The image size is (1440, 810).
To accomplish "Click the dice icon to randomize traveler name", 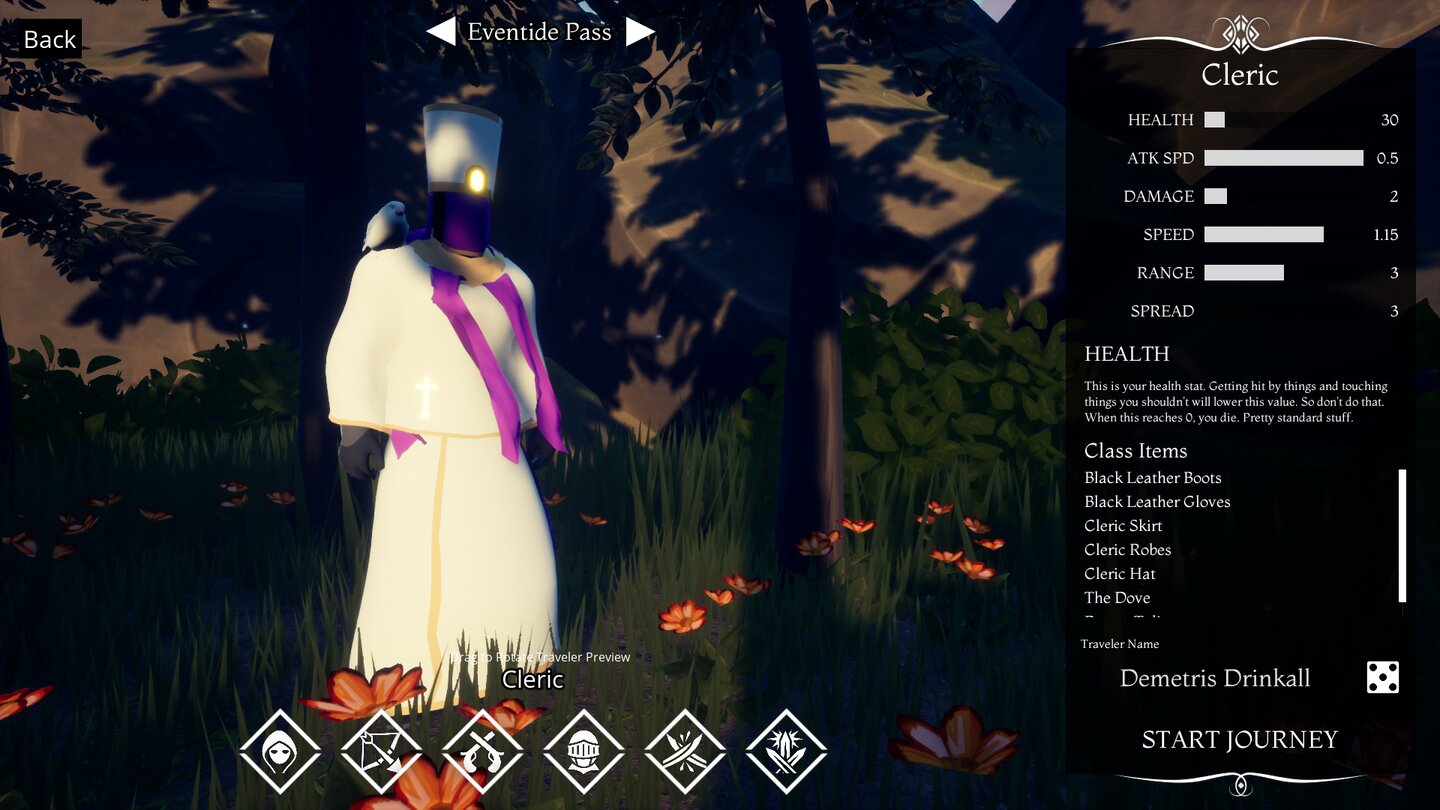I will point(1383,678).
